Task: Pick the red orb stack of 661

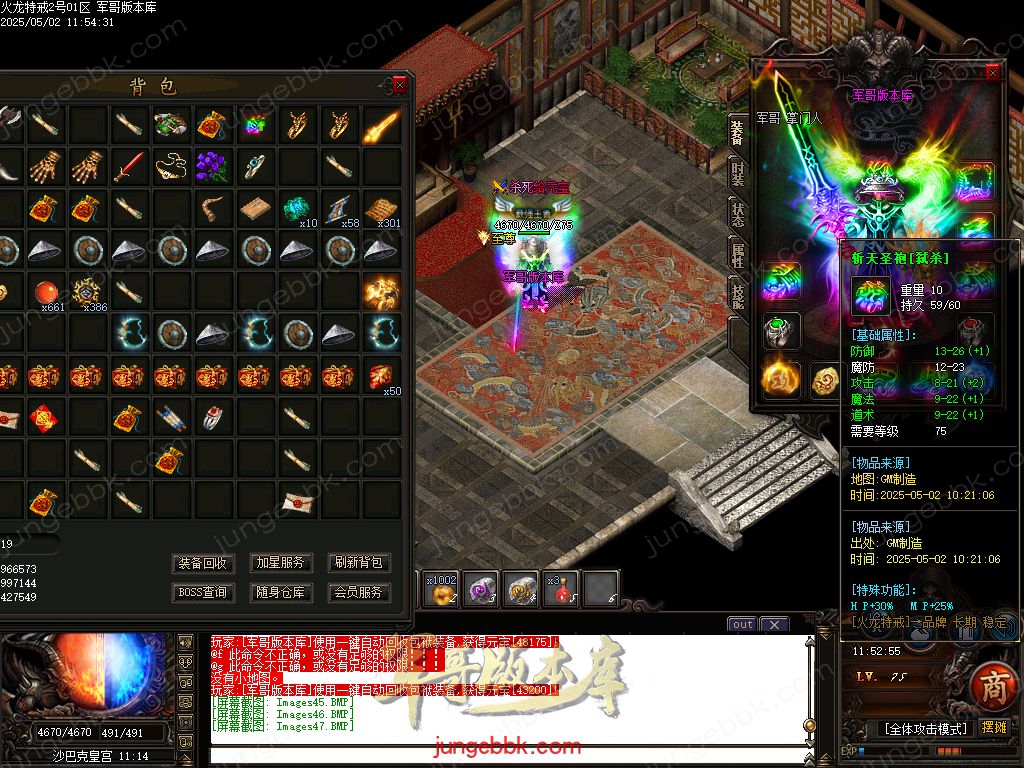Action: (44, 292)
